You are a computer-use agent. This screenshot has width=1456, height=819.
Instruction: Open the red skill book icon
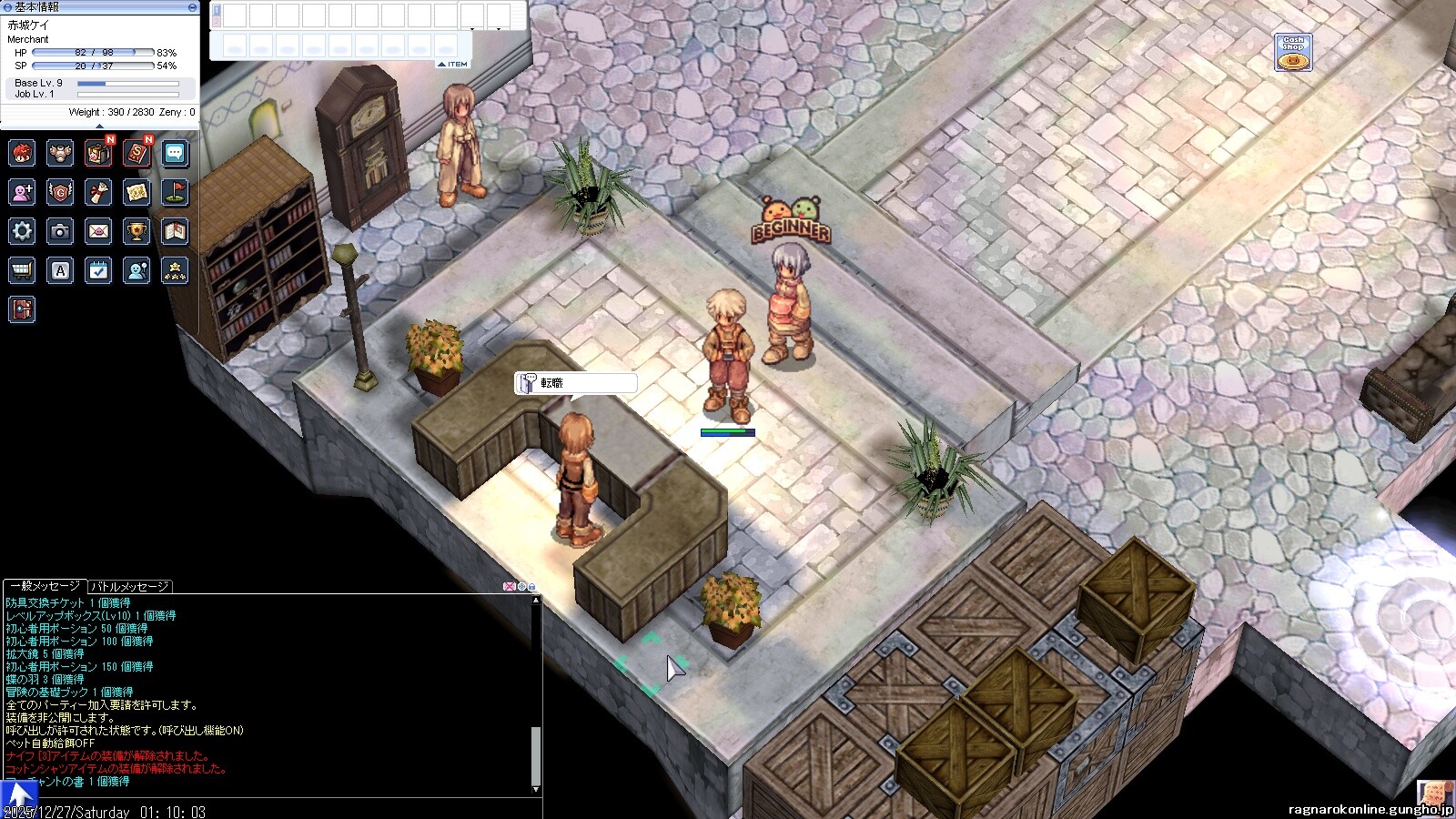(x=136, y=153)
